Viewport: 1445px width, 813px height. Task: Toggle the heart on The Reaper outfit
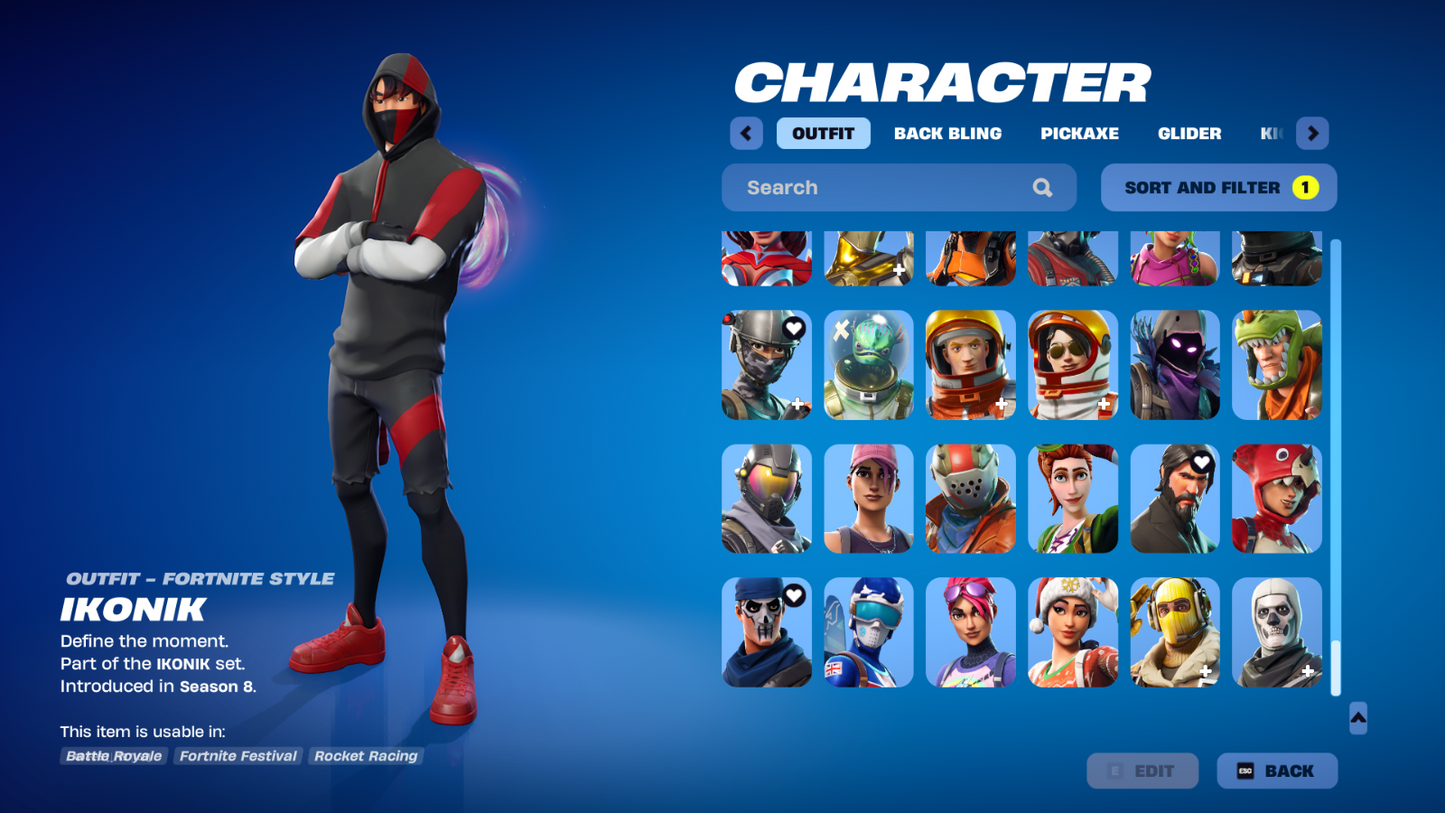coord(1200,463)
